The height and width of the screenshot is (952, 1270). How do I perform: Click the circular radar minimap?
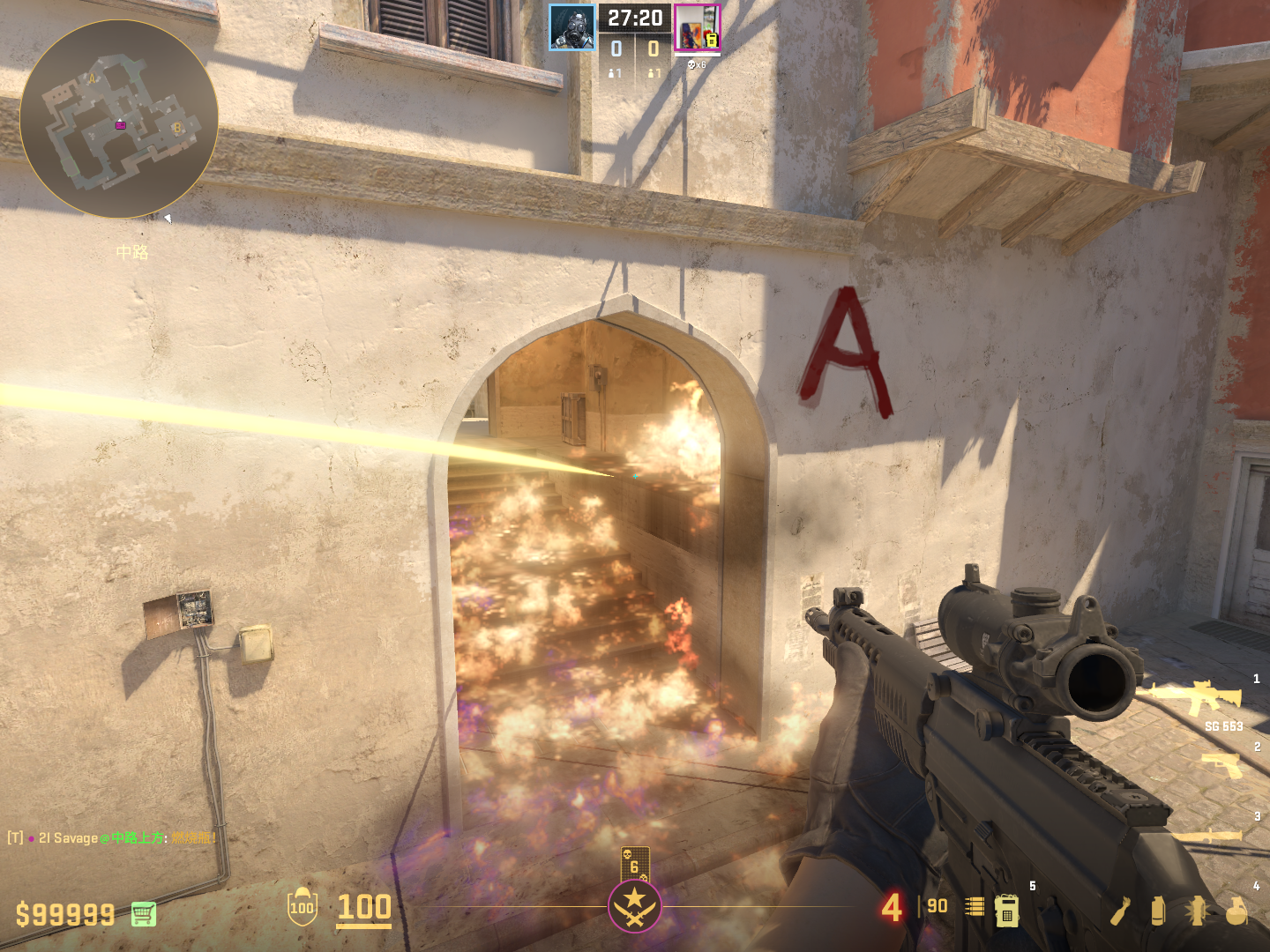pos(119,119)
